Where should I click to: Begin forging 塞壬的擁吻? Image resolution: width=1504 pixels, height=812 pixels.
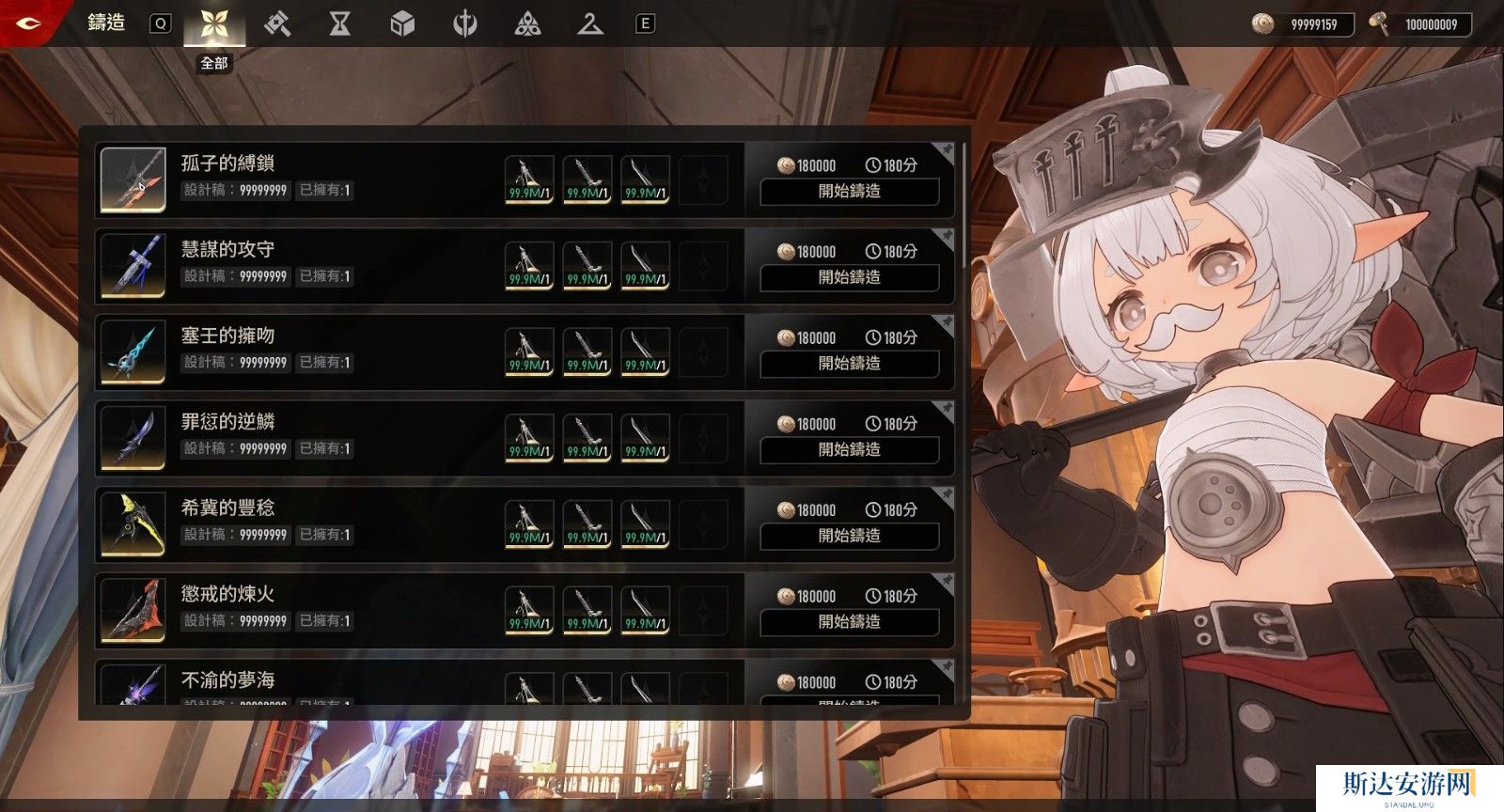[x=849, y=364]
